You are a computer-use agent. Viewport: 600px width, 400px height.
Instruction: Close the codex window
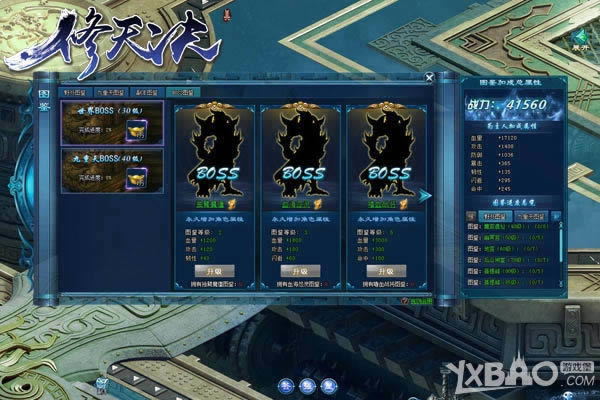tap(429, 76)
